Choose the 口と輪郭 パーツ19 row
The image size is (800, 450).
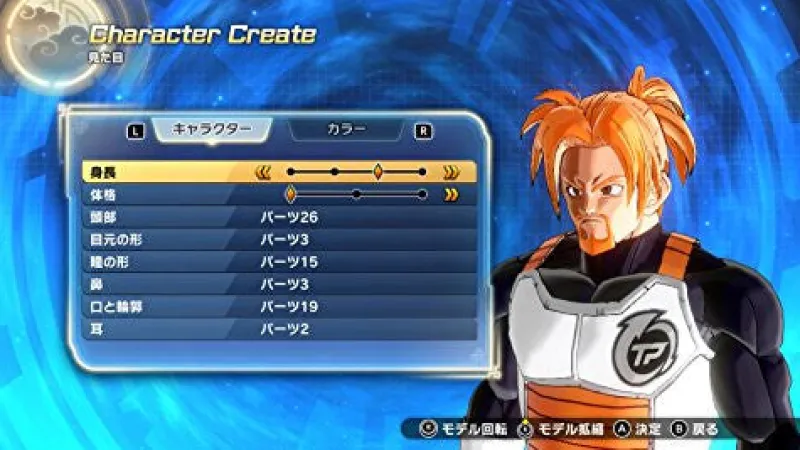coord(278,305)
